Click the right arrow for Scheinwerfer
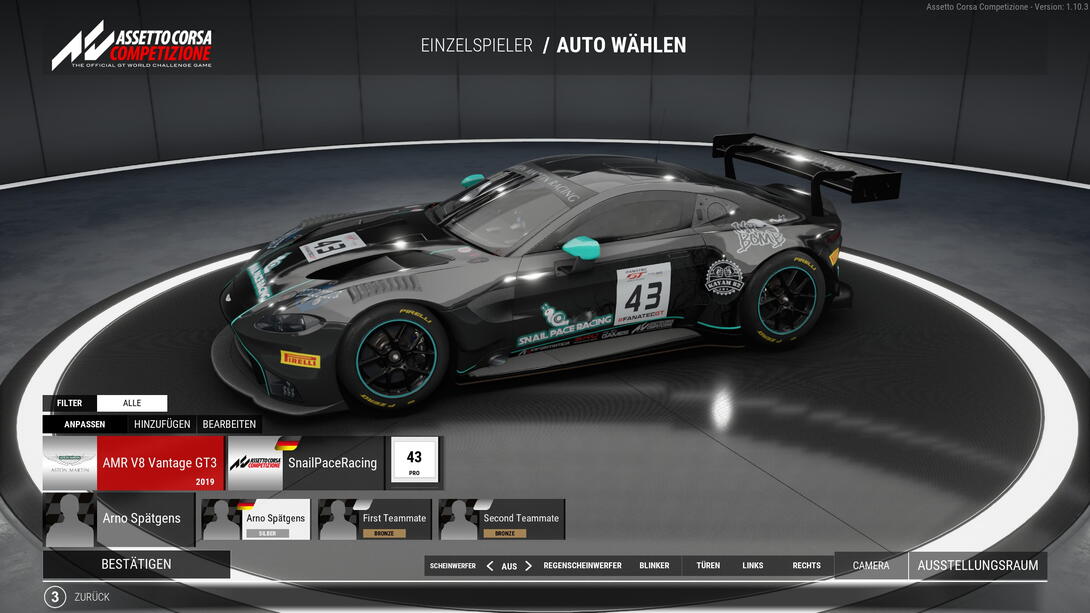This screenshot has width=1090, height=613. click(529, 566)
